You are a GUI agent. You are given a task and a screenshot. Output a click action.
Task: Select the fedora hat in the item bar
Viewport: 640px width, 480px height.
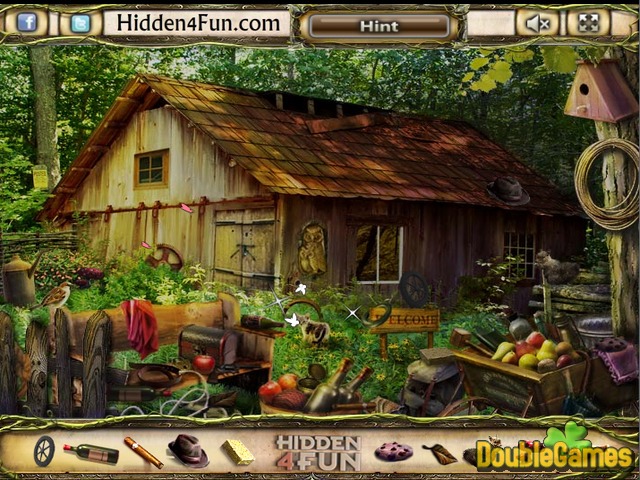click(x=188, y=450)
